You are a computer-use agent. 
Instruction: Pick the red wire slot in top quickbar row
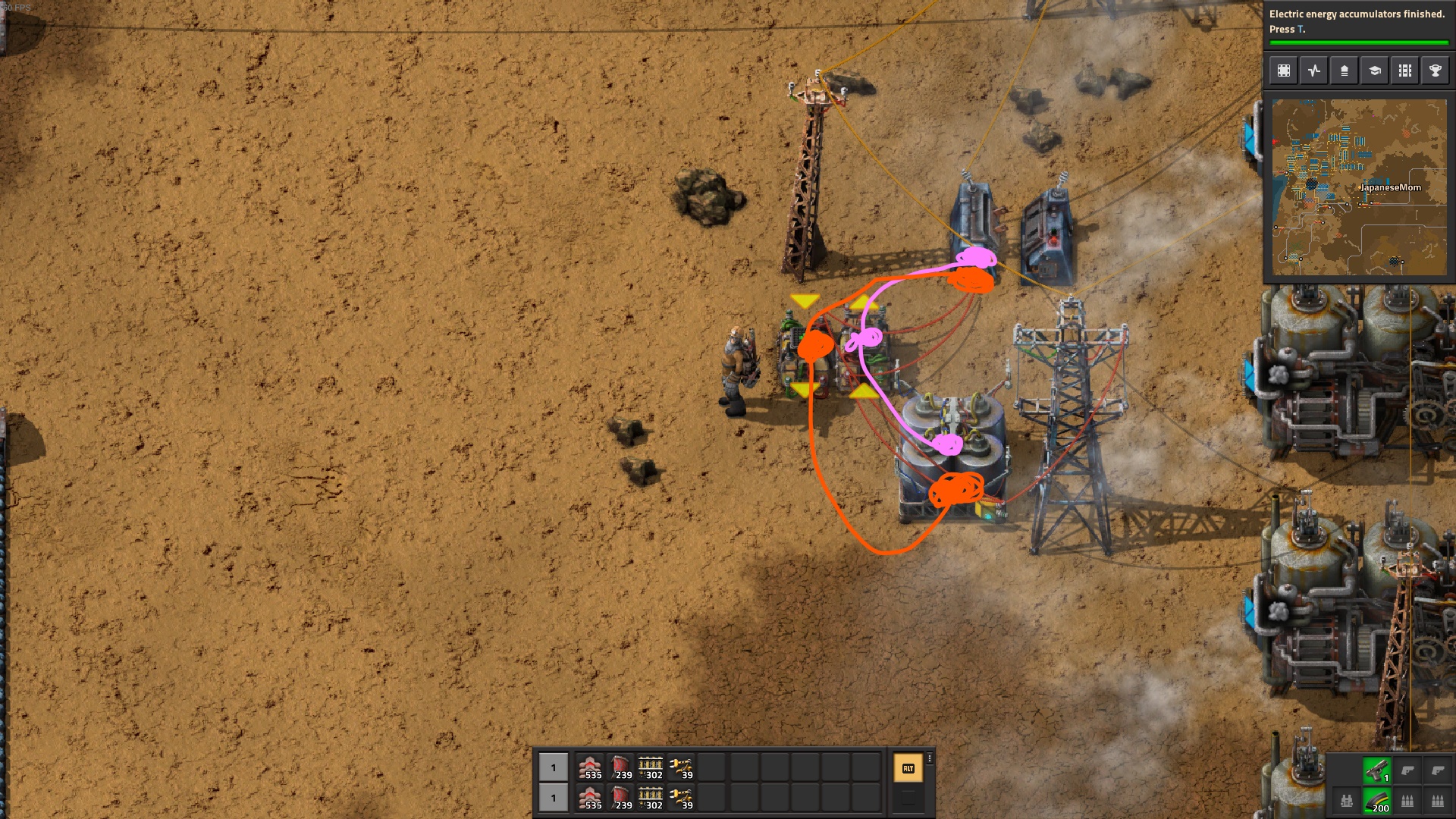(621, 767)
